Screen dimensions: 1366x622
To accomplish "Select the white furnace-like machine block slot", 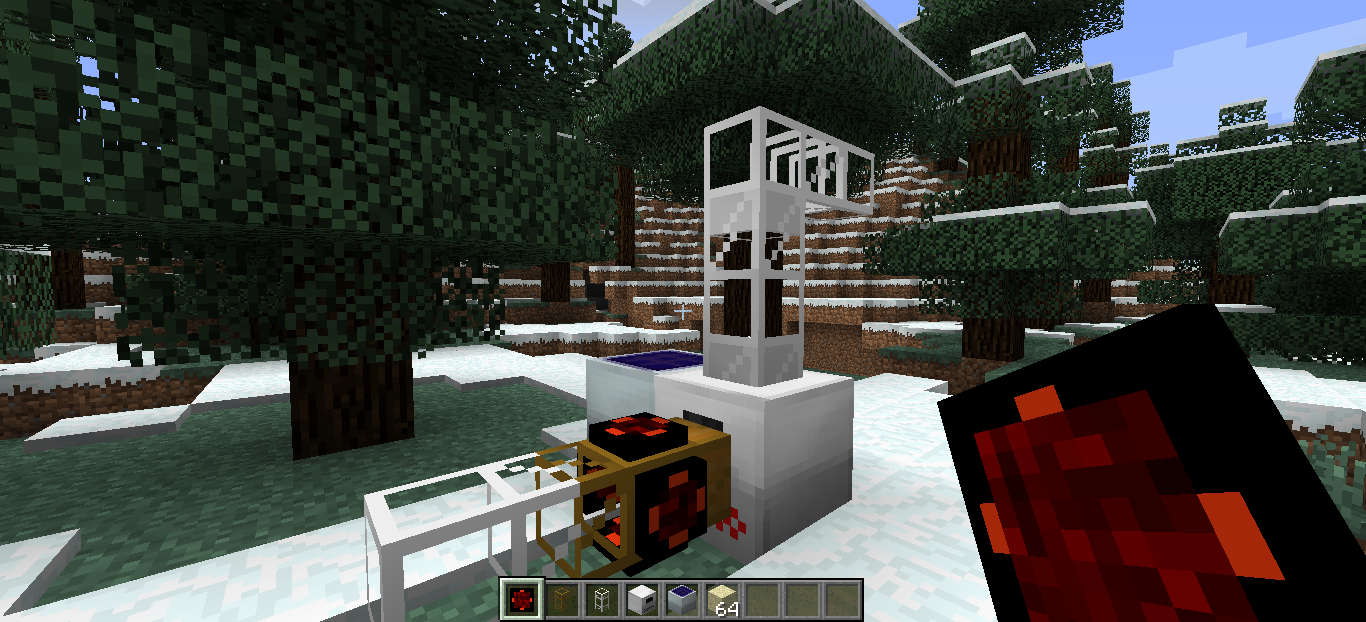I will 642,599.
